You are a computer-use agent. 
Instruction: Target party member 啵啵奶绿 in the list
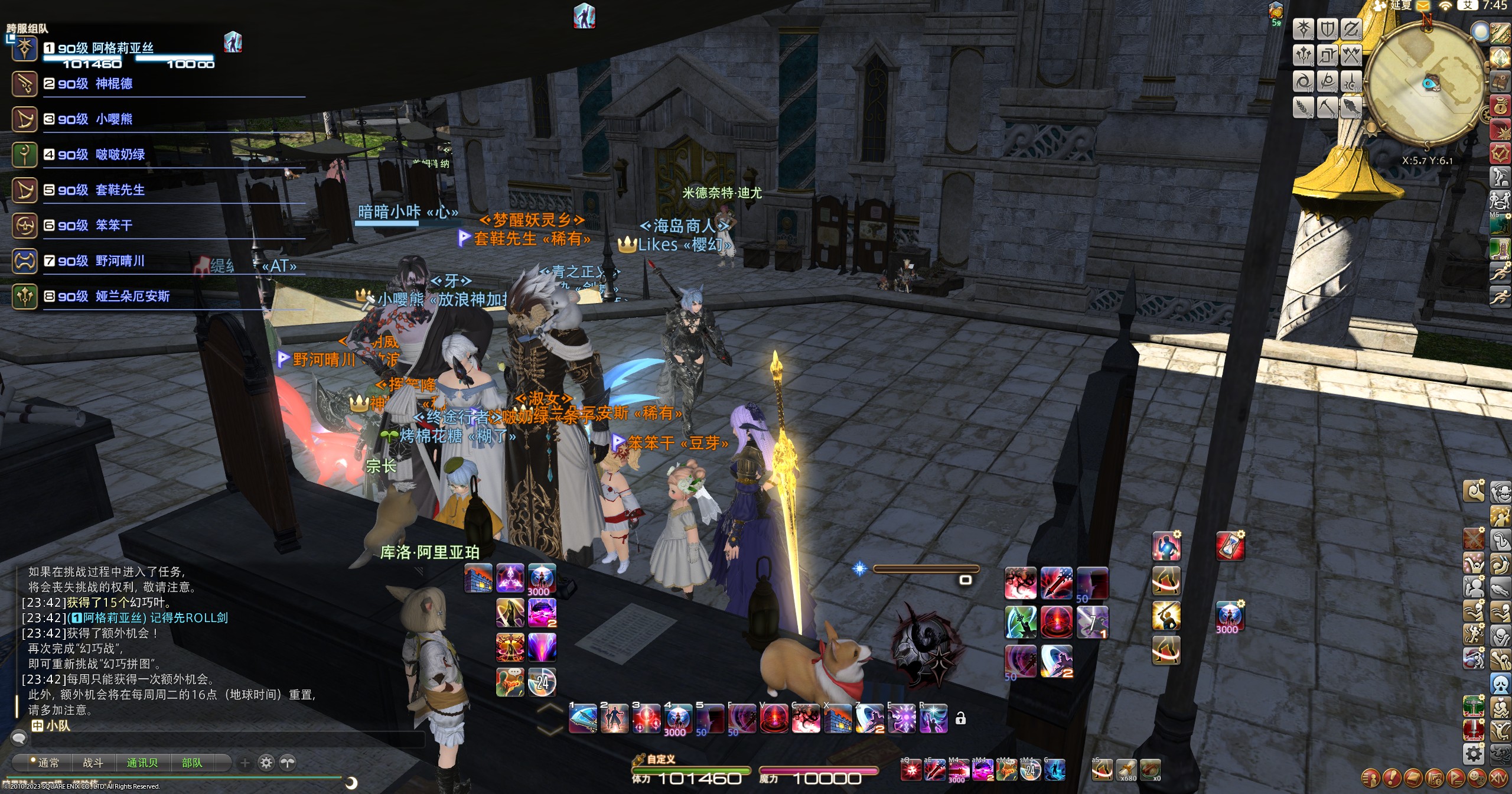120,155
